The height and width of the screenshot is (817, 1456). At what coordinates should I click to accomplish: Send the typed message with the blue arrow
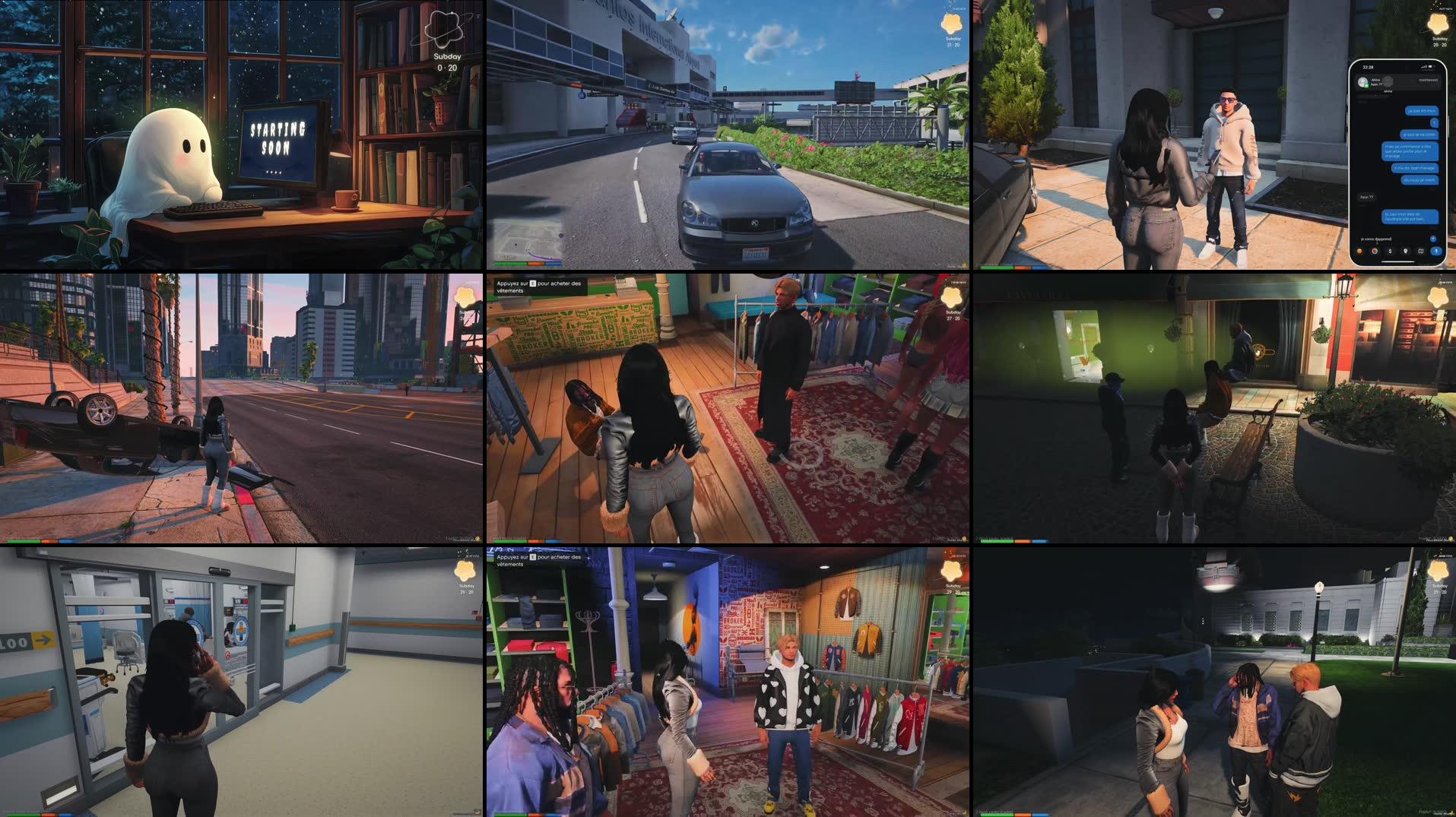coord(1433,239)
